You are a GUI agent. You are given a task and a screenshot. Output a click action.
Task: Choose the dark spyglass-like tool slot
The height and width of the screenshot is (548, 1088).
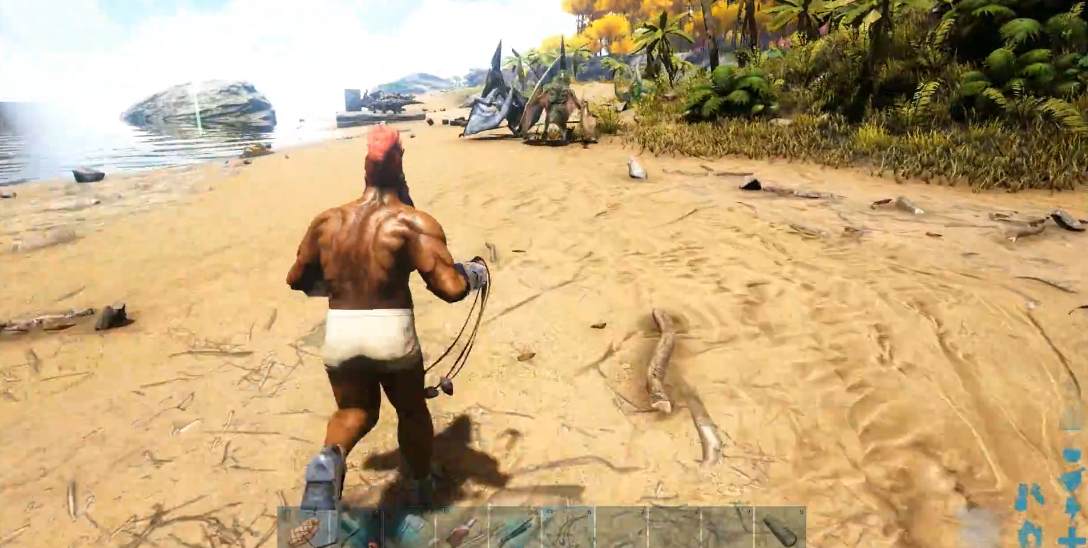(x=515, y=528)
